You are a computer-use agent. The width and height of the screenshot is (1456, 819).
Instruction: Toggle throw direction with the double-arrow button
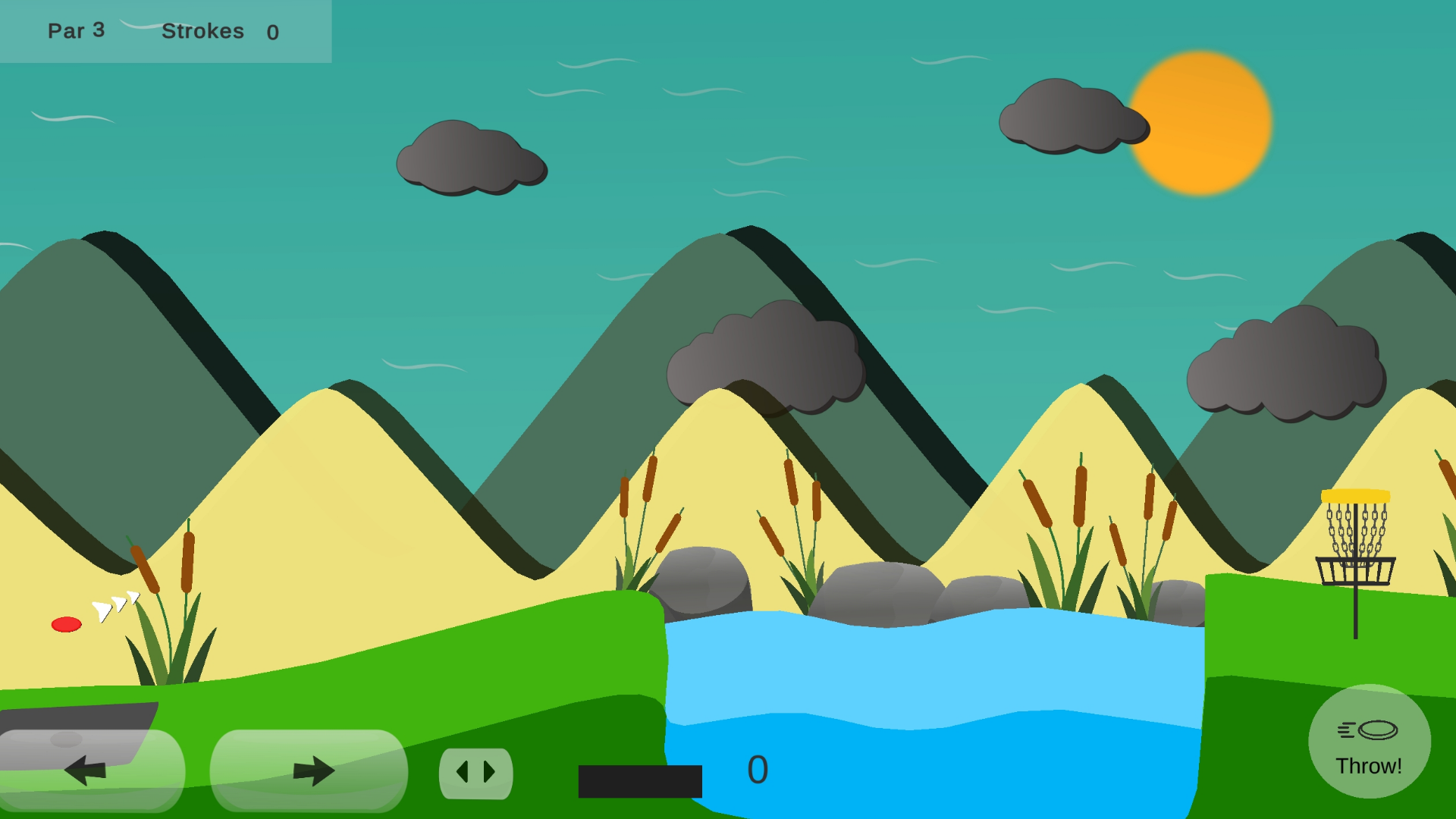coord(476,772)
